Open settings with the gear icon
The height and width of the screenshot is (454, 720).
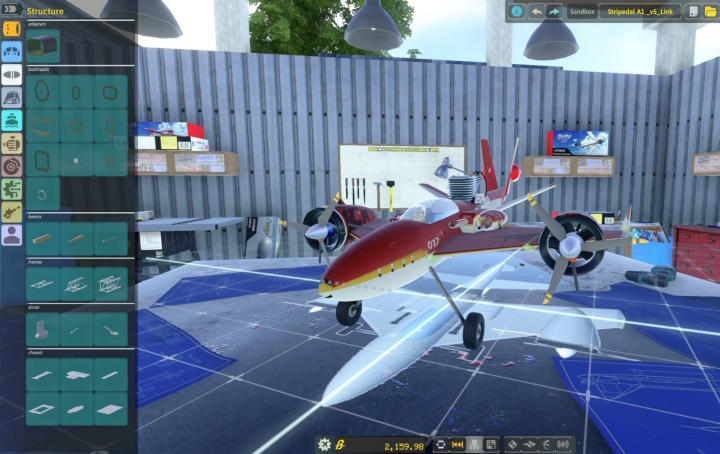(324, 445)
